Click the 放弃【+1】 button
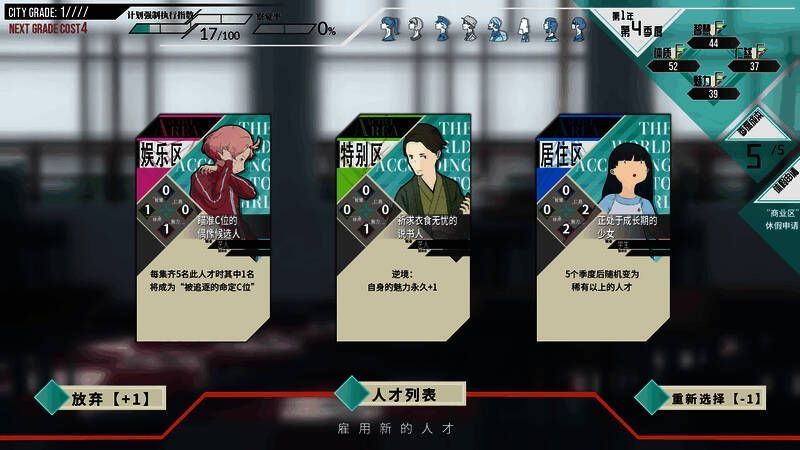The image size is (800, 450). (x=109, y=398)
